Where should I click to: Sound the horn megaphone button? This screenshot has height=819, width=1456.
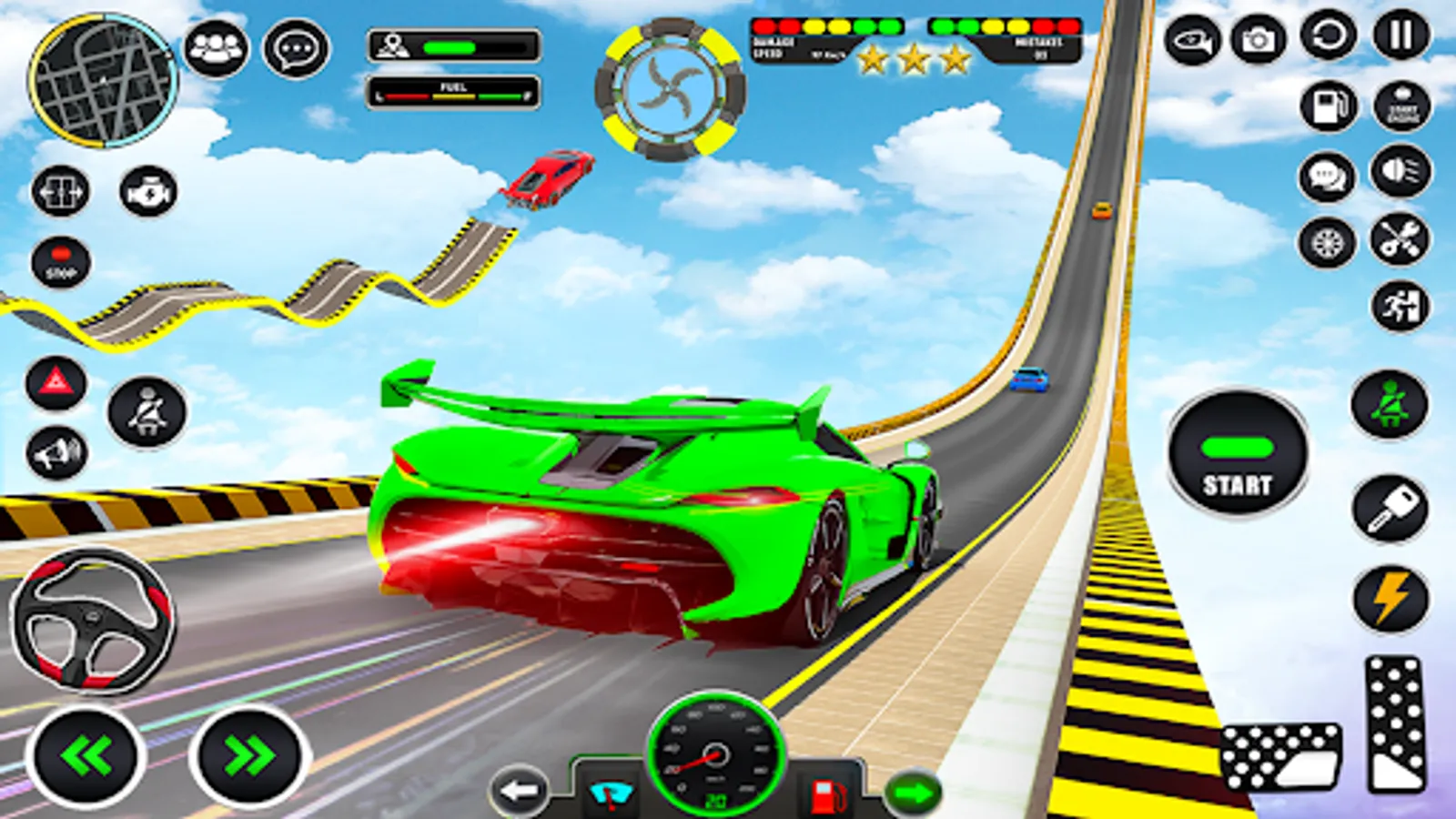(56, 452)
